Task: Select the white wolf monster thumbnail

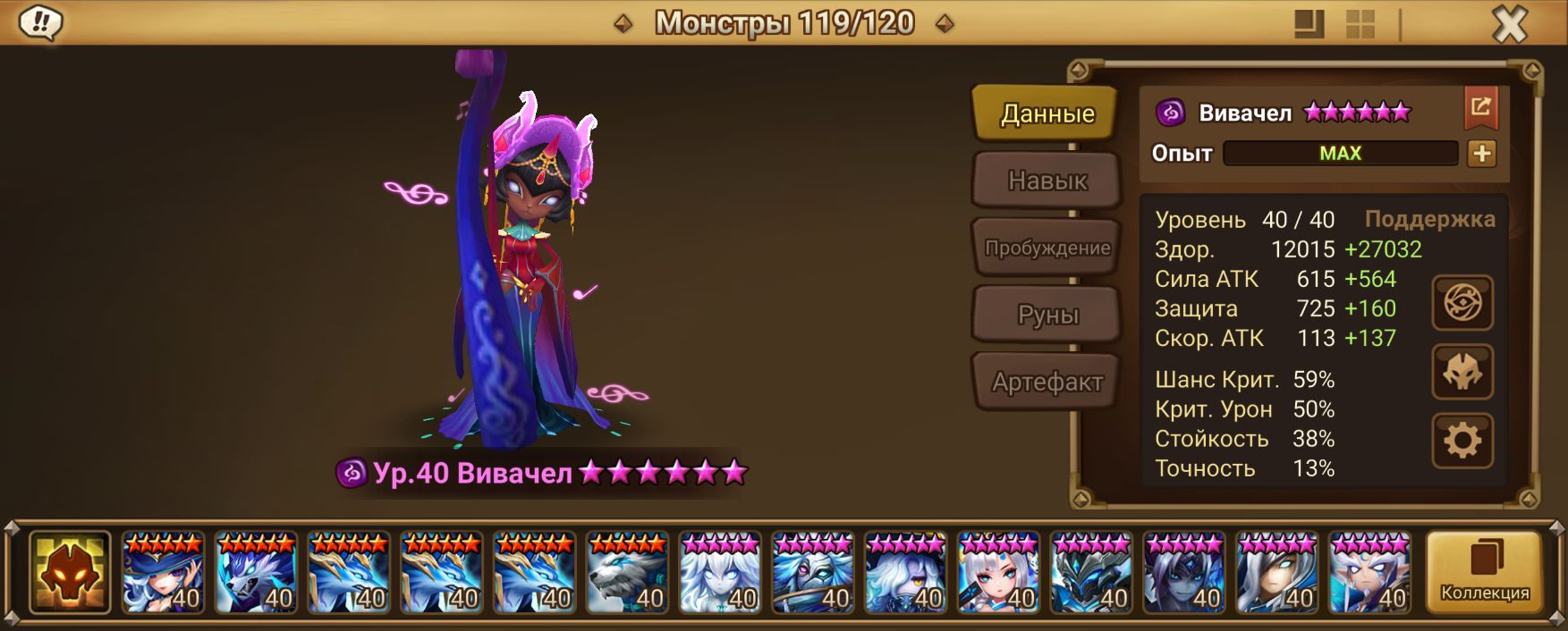Action: (x=627, y=572)
